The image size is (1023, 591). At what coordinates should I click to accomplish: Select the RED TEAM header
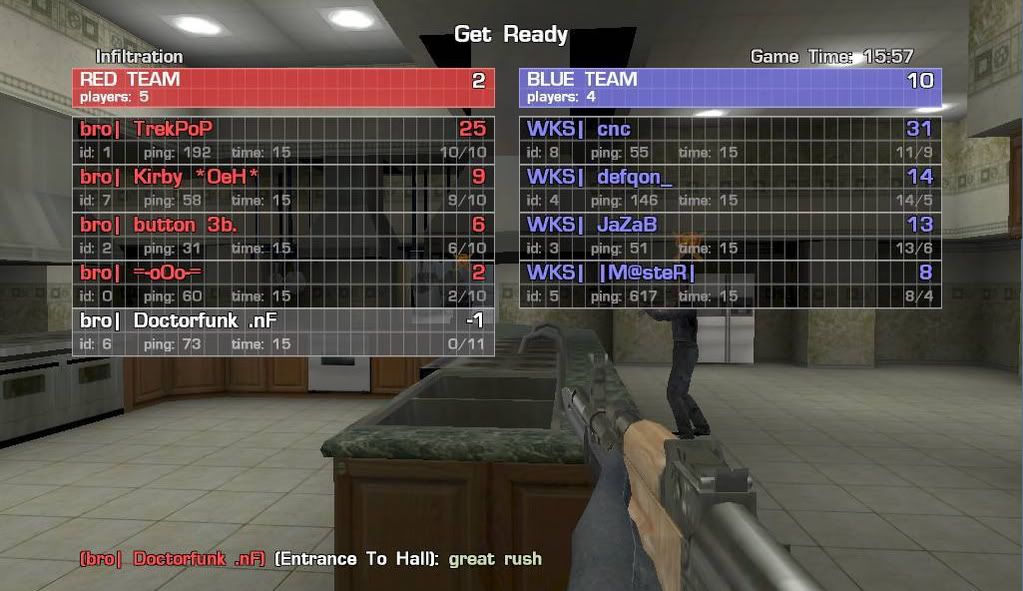[x=283, y=87]
